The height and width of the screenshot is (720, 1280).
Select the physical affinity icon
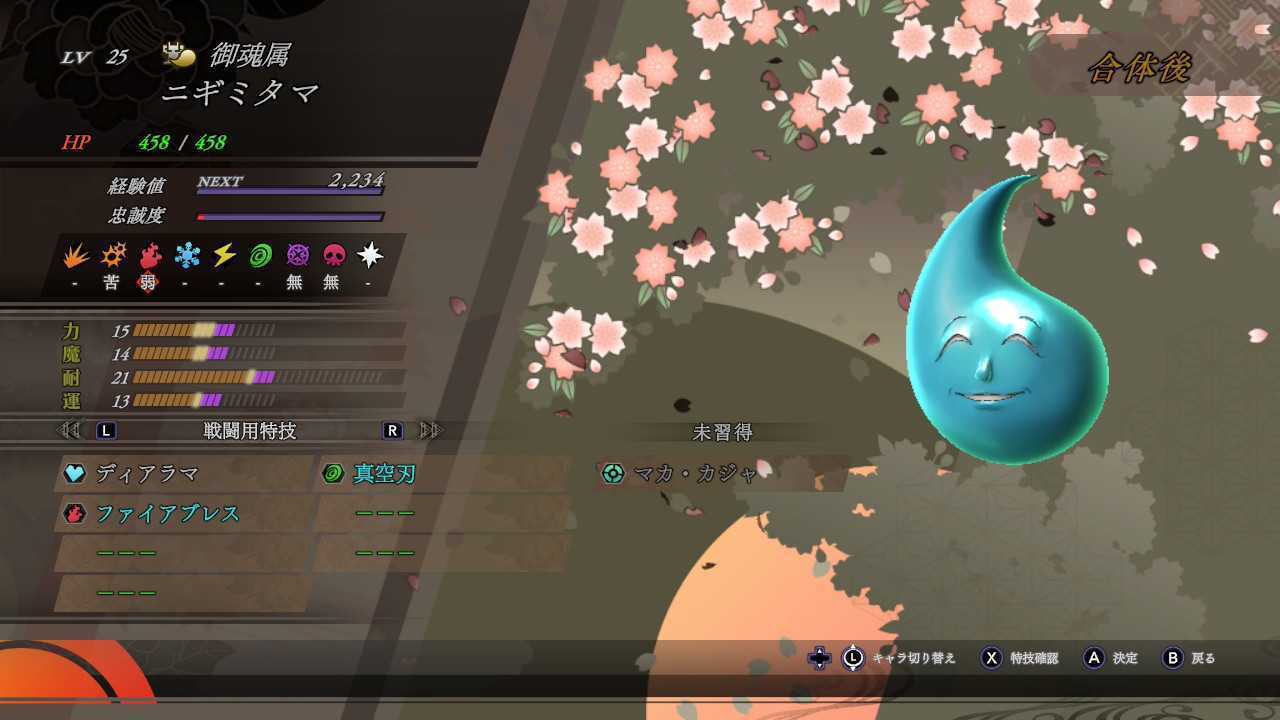pyautogui.click(x=75, y=255)
